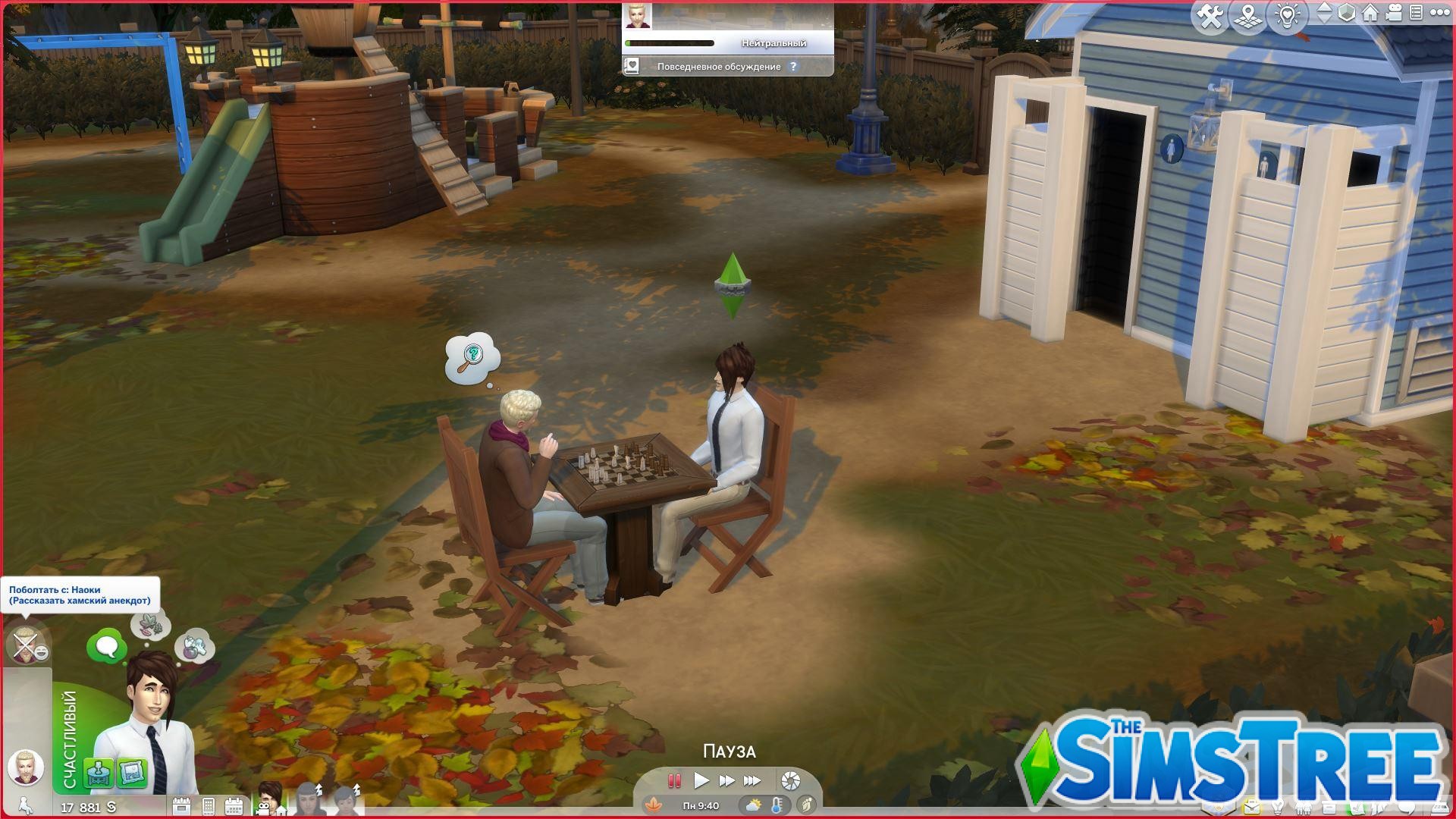Open Manage Worlds via the map icon
Screen dimensions: 1456x819
1248,17
